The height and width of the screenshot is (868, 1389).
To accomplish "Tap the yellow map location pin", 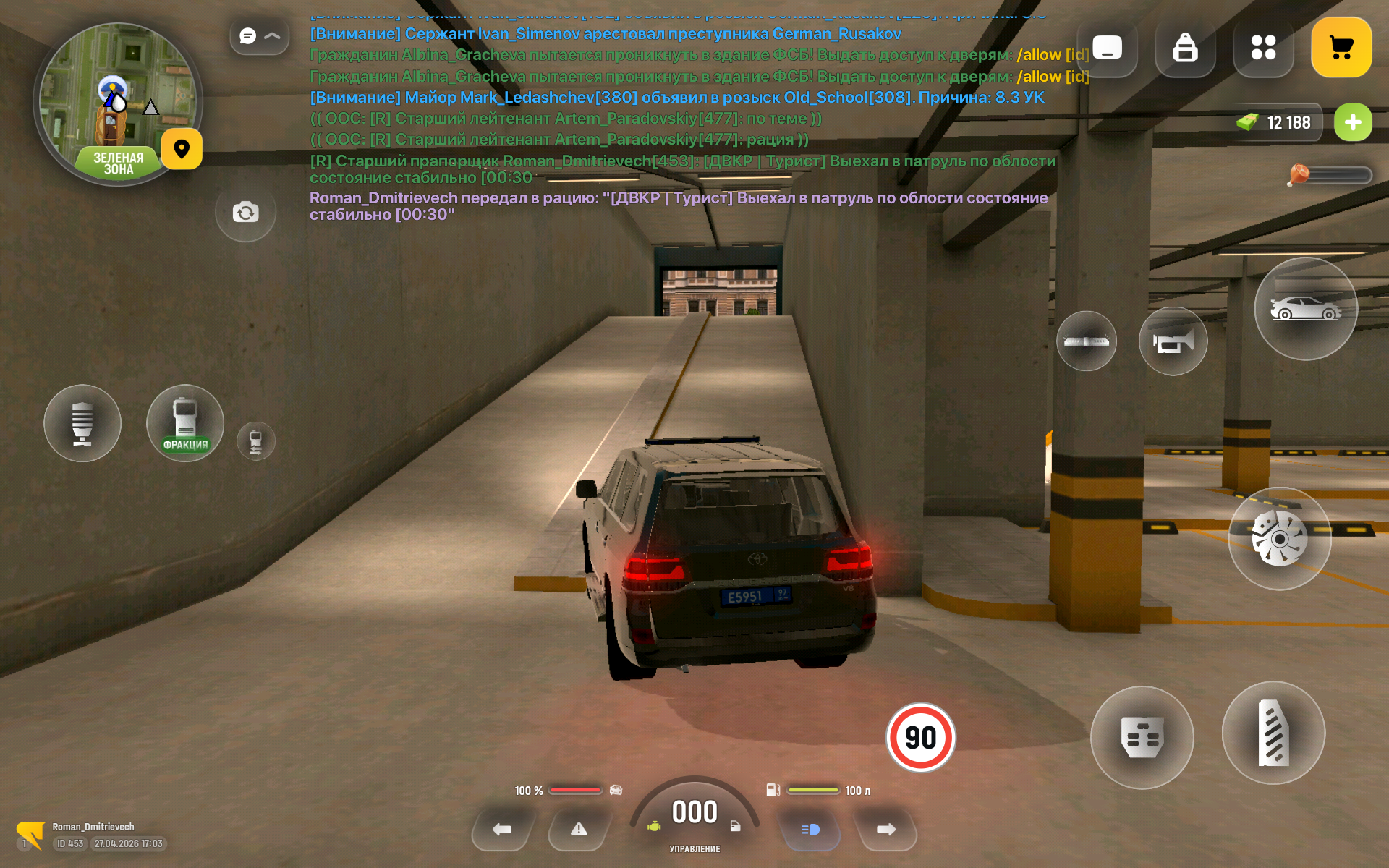I will click(182, 149).
